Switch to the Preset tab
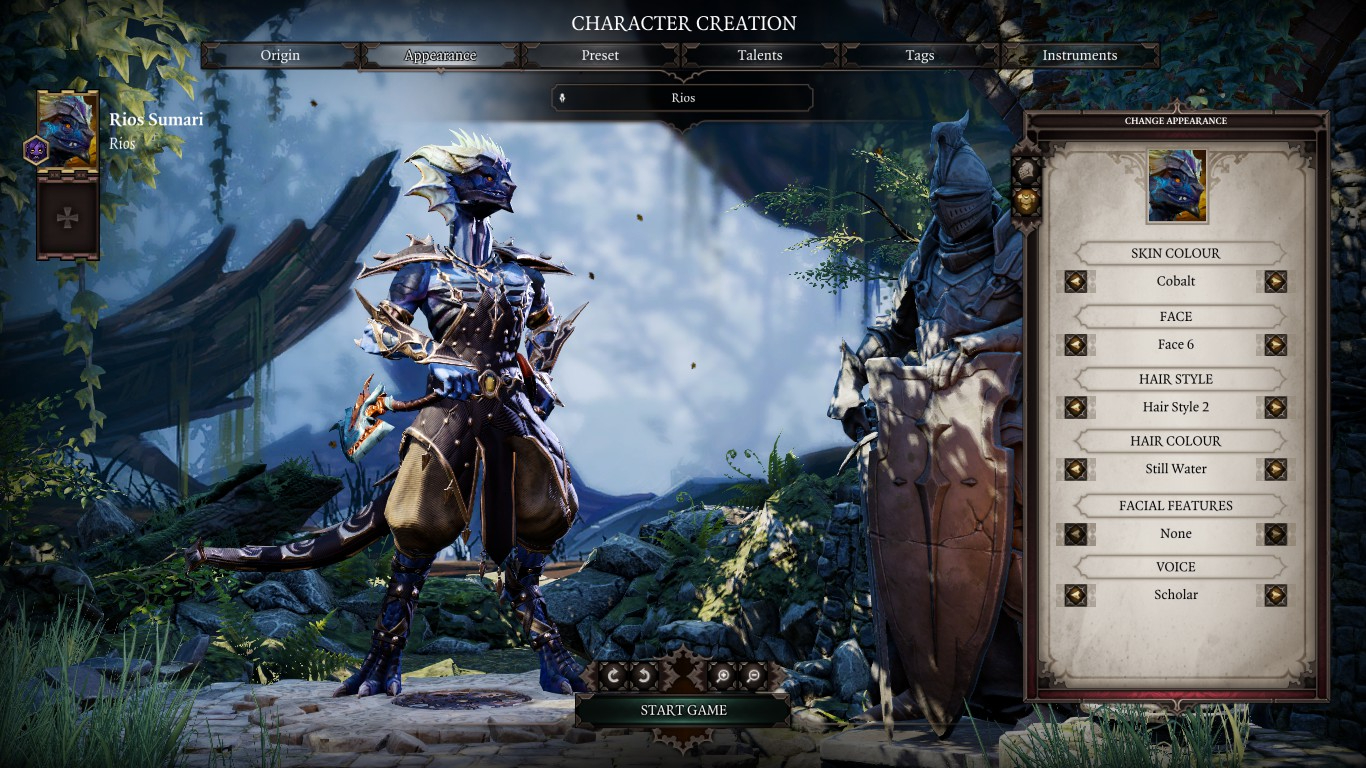This screenshot has width=1366, height=768. coord(600,56)
